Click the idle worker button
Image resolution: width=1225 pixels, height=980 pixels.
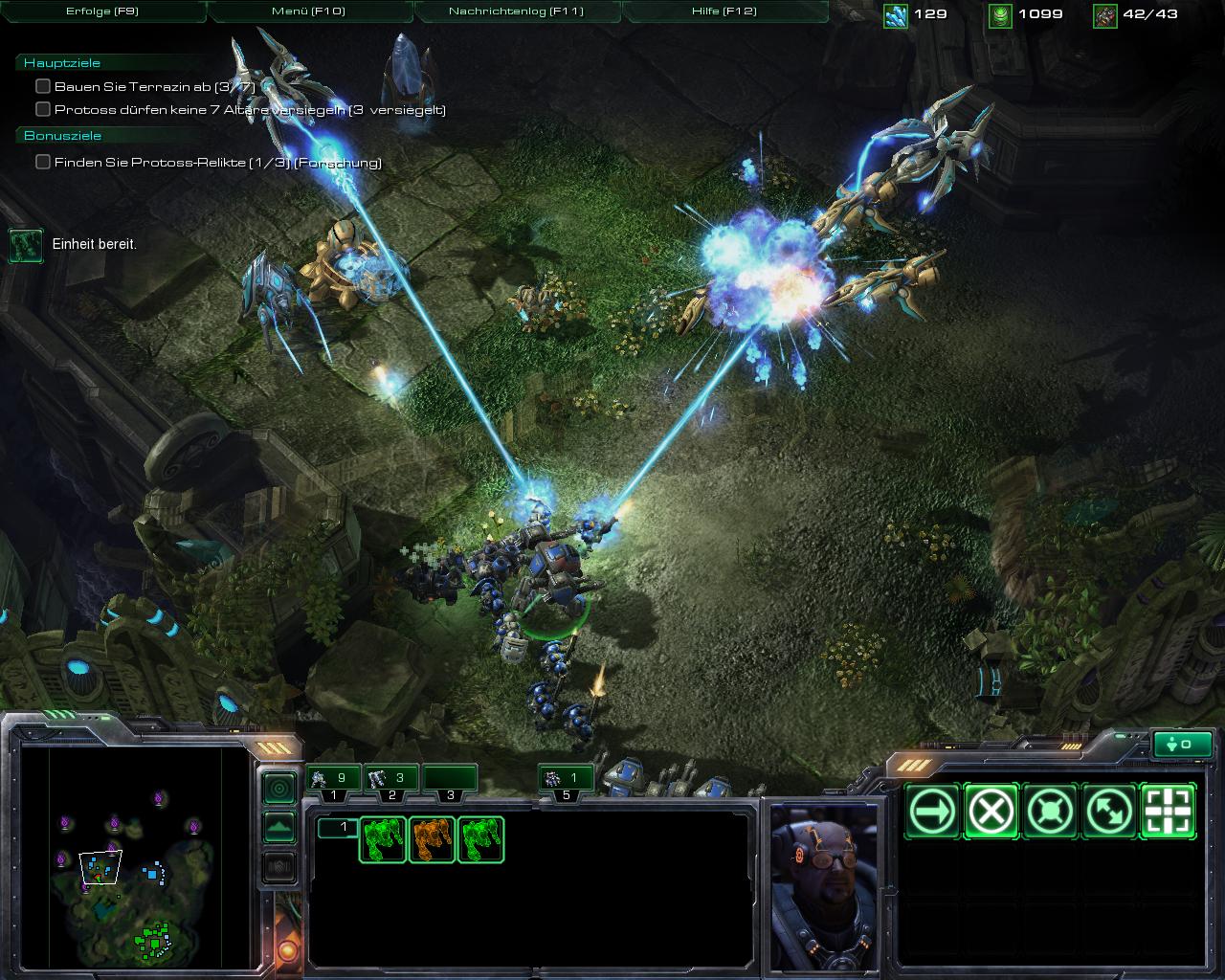1183,744
